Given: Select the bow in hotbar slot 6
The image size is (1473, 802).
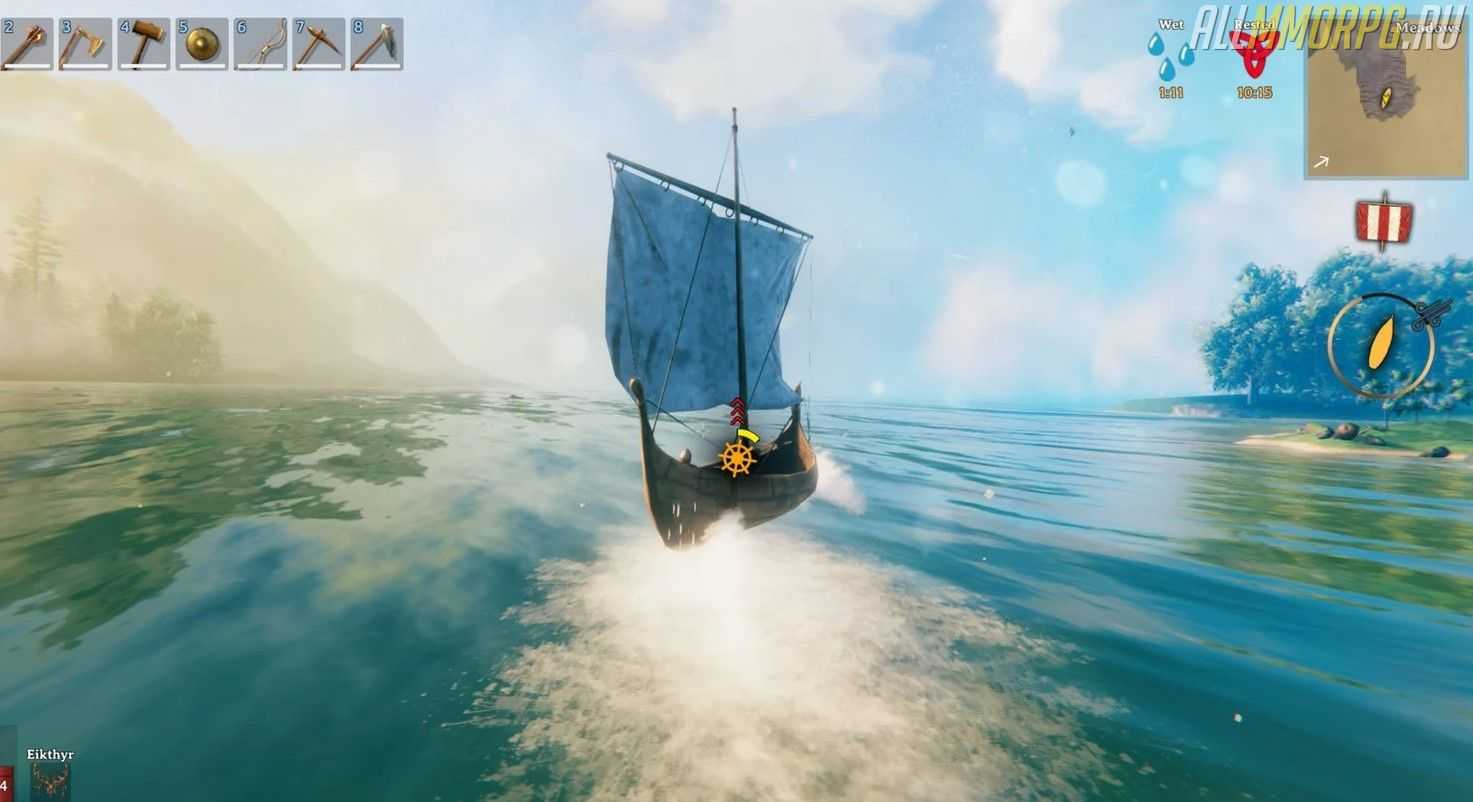Looking at the screenshot, I should point(260,44).
